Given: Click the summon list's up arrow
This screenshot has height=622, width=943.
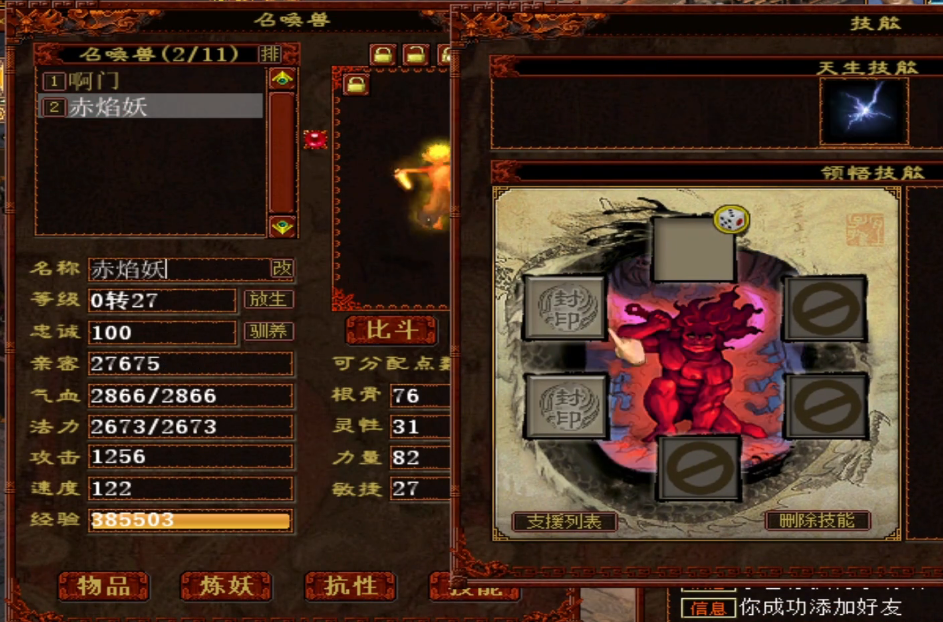Looking at the screenshot, I should (x=283, y=79).
